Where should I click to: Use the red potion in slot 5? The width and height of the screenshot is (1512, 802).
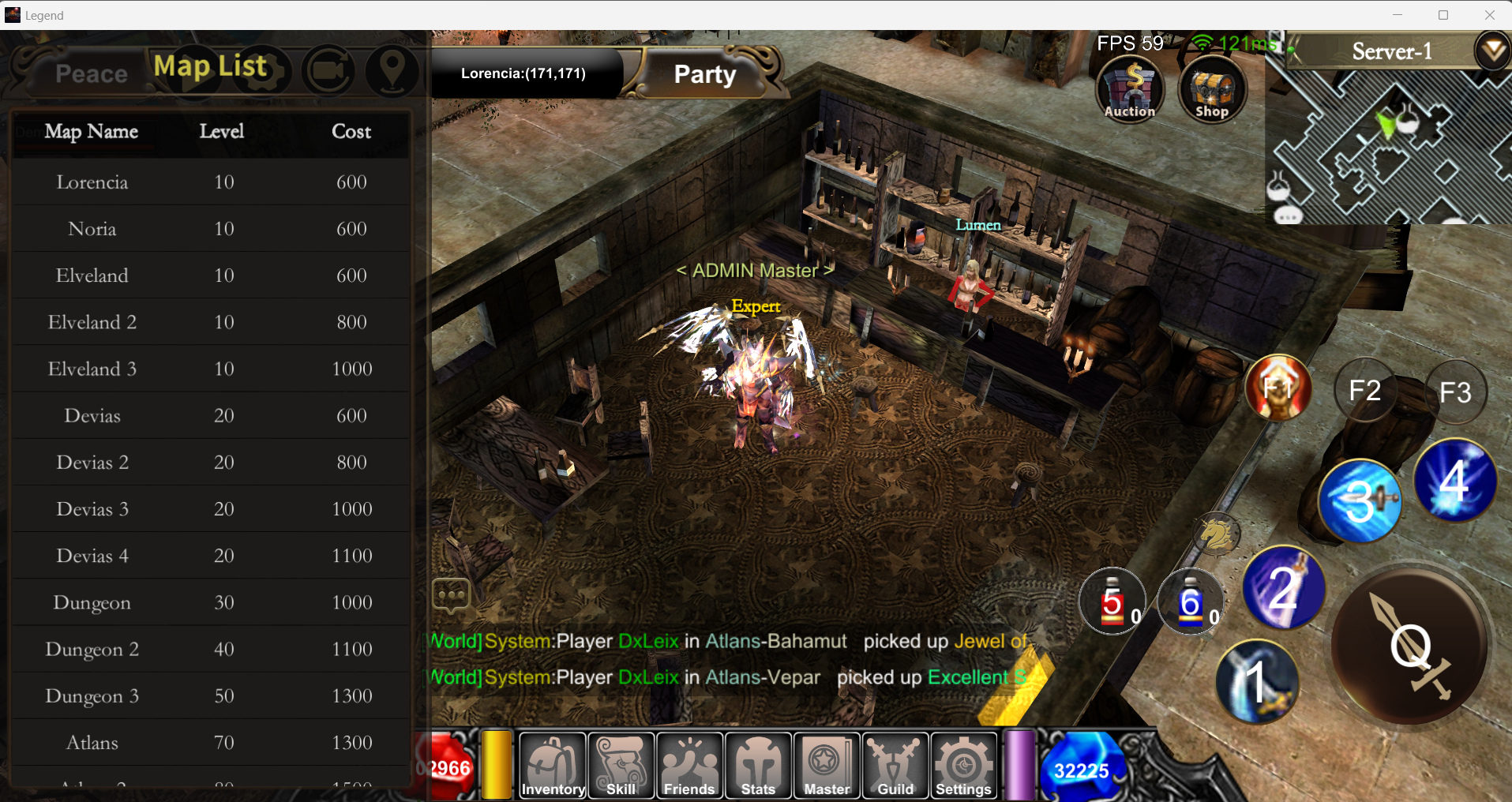1112,603
